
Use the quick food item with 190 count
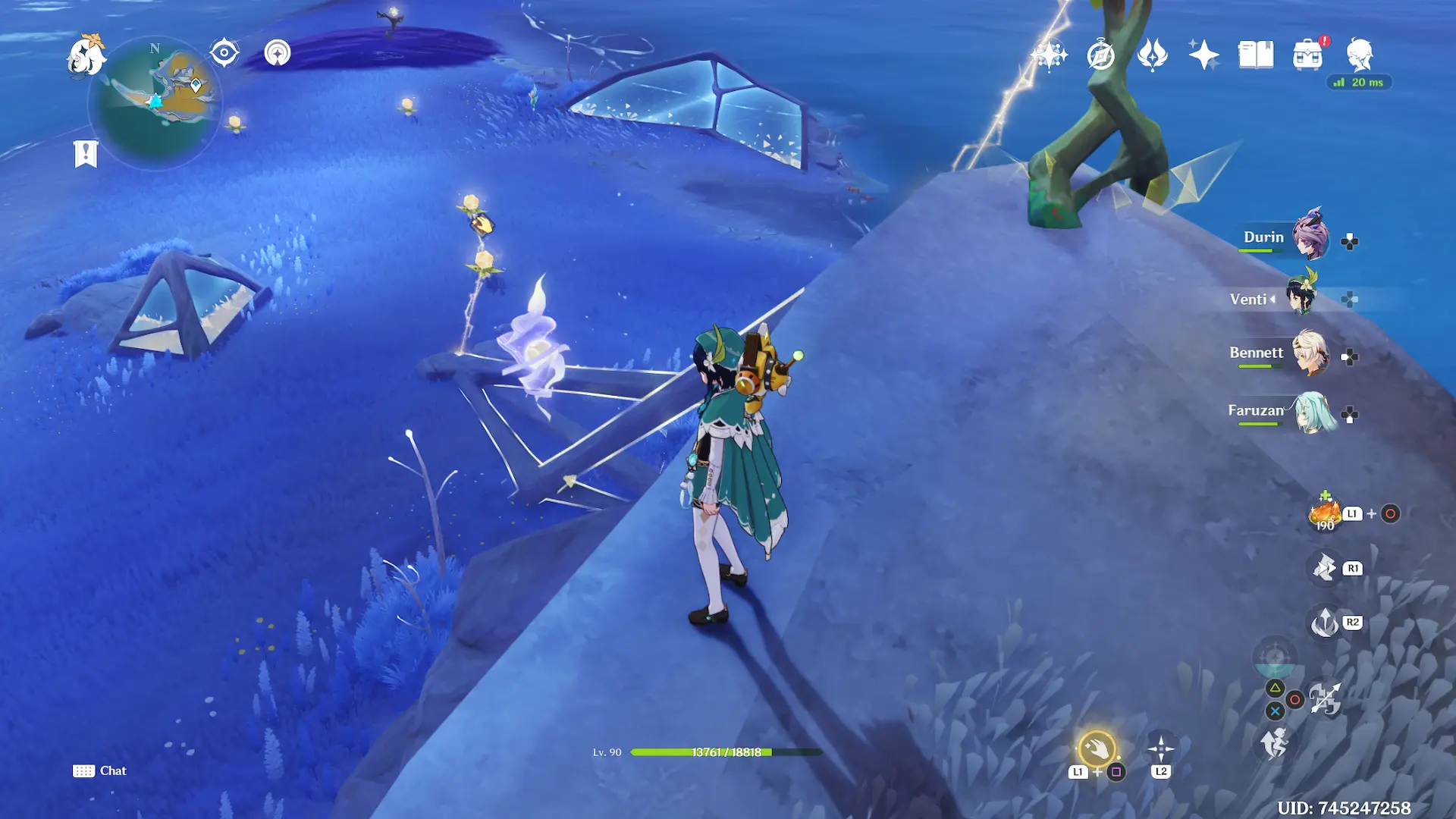pyautogui.click(x=1326, y=514)
